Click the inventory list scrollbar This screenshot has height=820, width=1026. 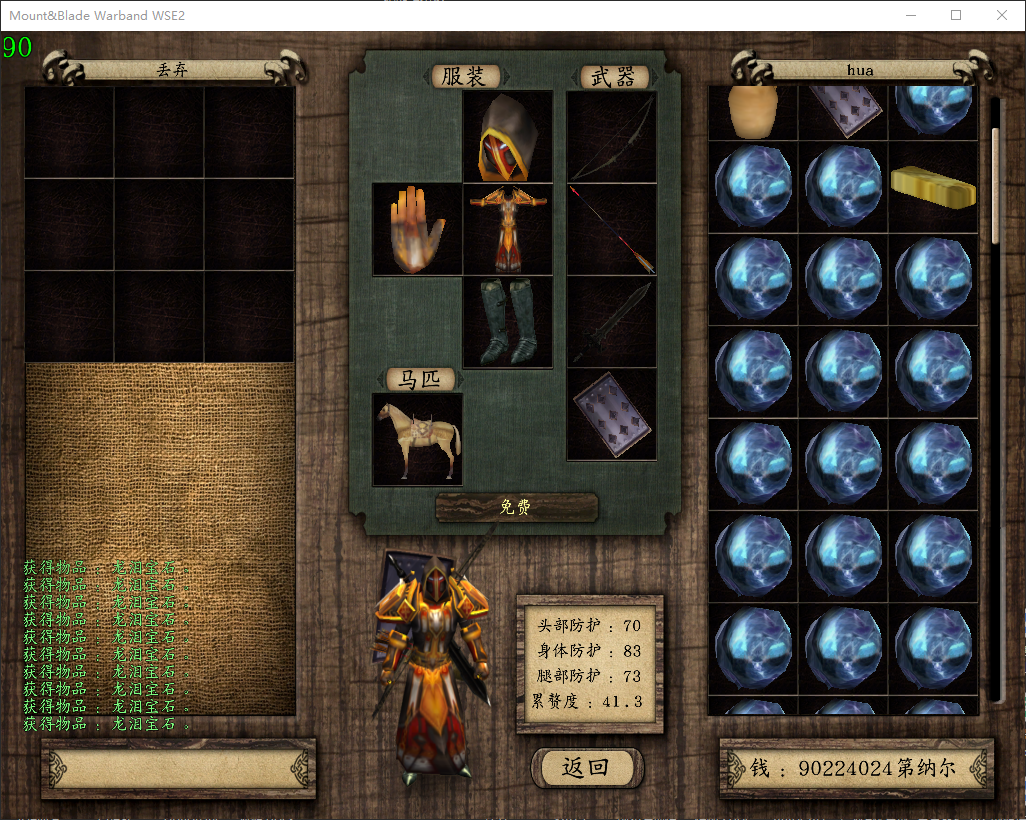tap(995, 185)
